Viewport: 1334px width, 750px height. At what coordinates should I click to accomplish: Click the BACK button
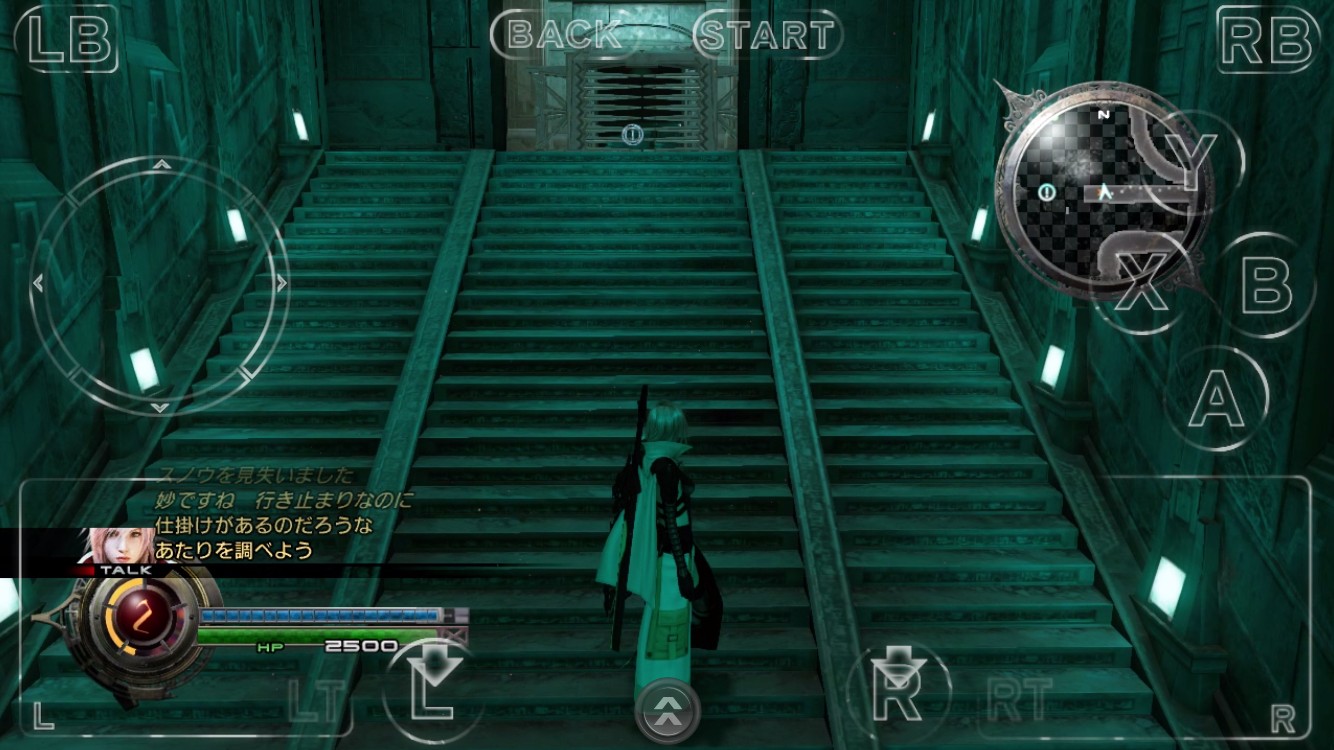pos(564,35)
